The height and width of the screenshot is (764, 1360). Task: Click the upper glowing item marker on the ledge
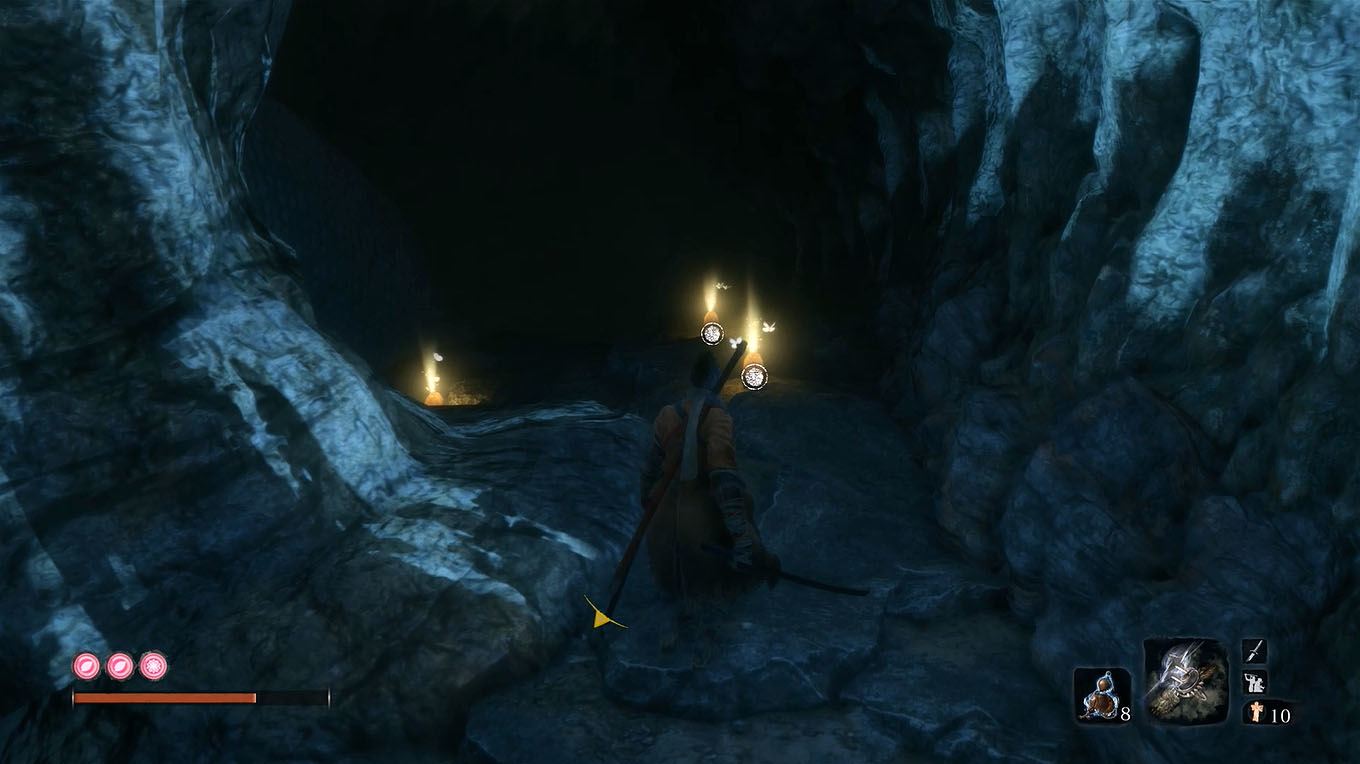coord(712,332)
